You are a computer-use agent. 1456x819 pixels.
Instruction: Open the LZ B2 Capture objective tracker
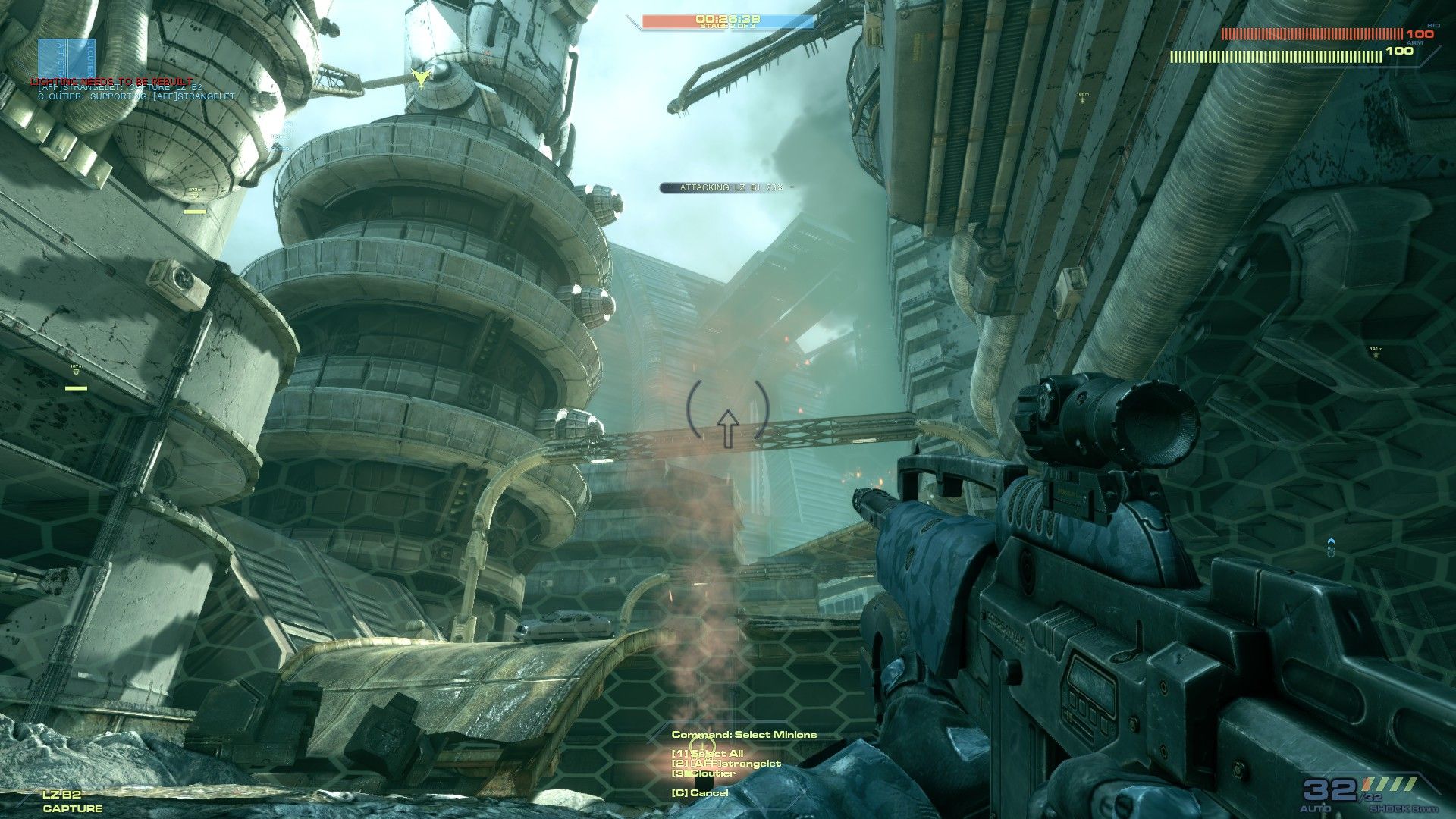pyautogui.click(x=72, y=802)
